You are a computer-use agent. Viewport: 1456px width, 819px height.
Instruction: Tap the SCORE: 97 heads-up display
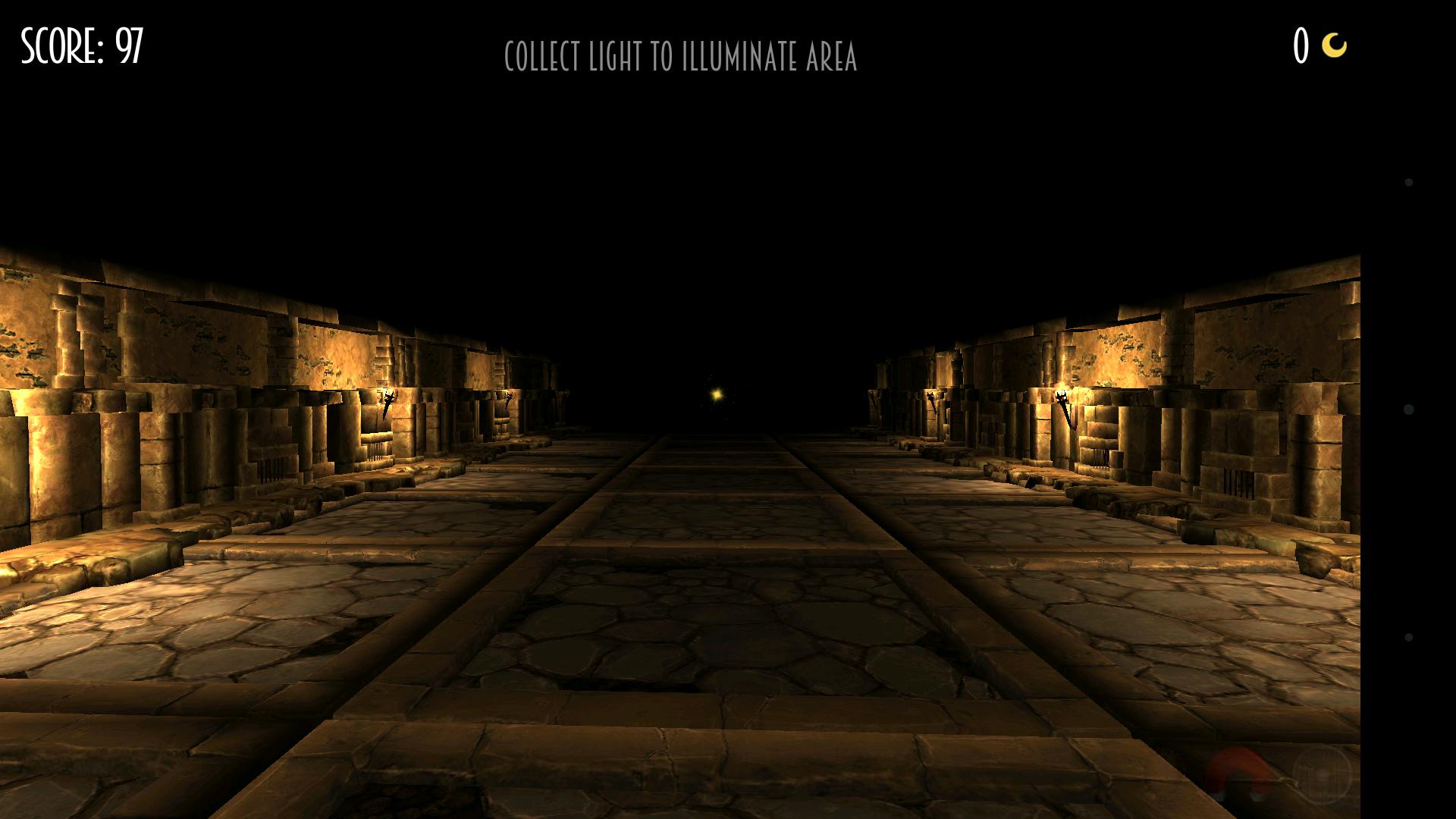[x=80, y=47]
